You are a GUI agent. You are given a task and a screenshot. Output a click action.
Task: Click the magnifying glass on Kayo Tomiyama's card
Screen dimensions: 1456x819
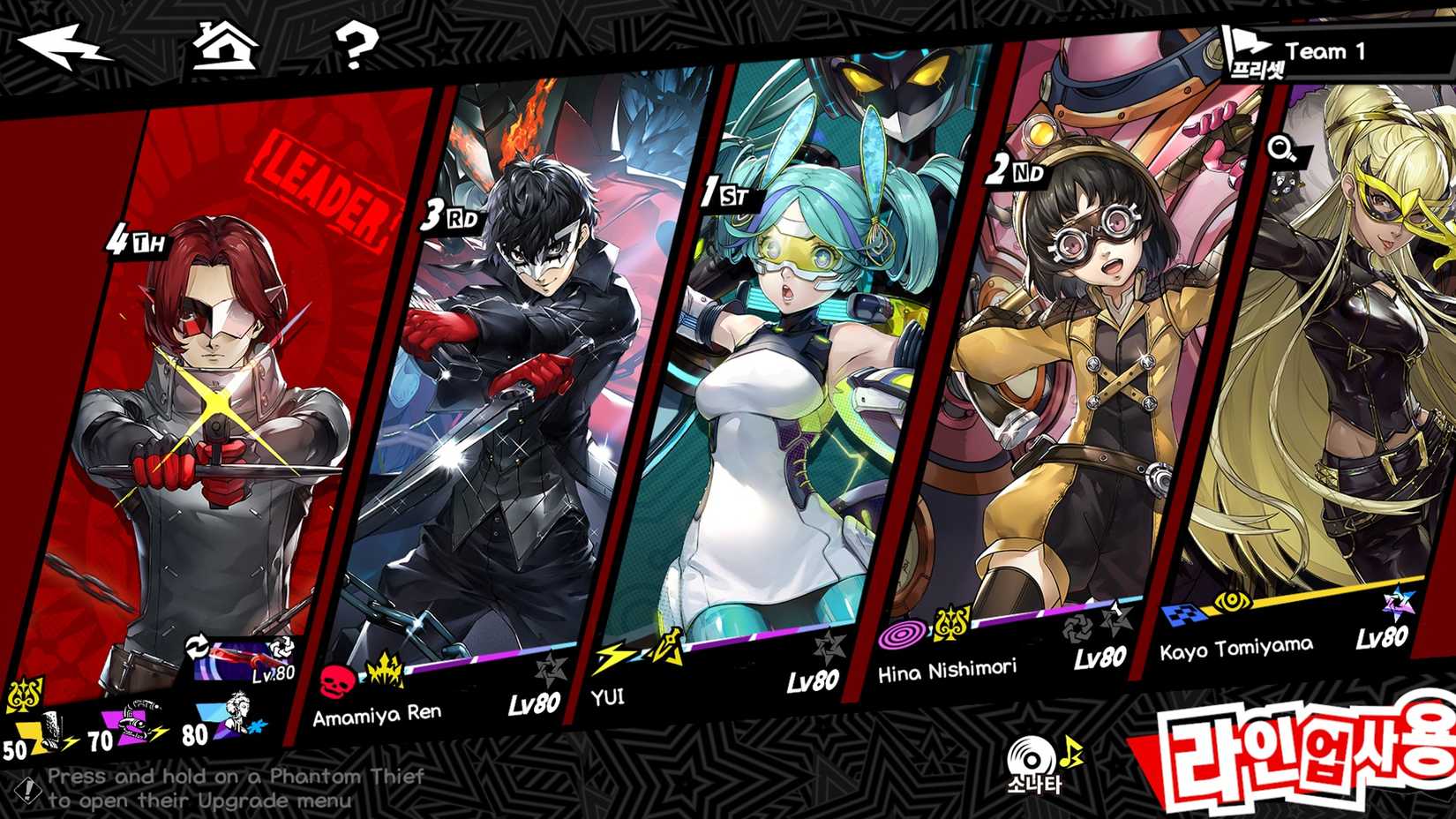(x=1279, y=147)
